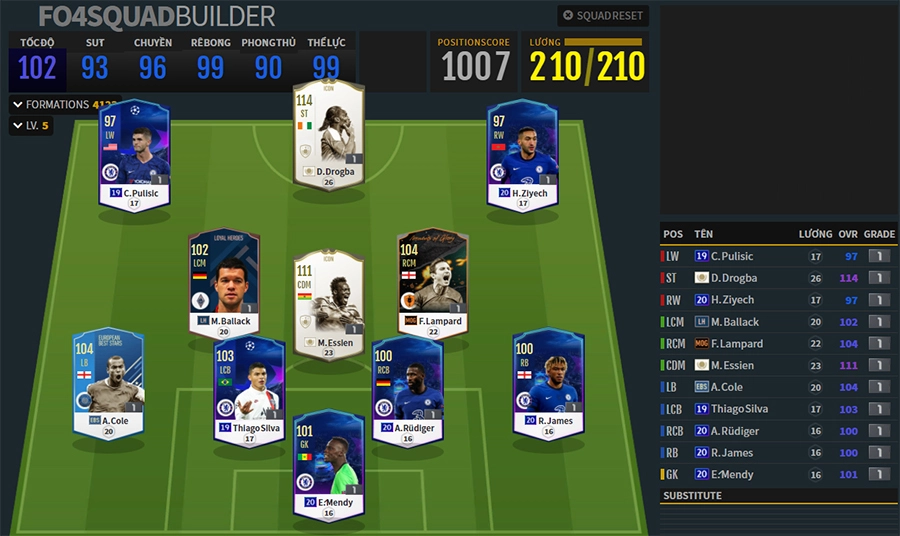Viewport: 900px width, 536px height.
Task: Choose the E.Mendy goalkeeper card
Action: tap(329, 465)
